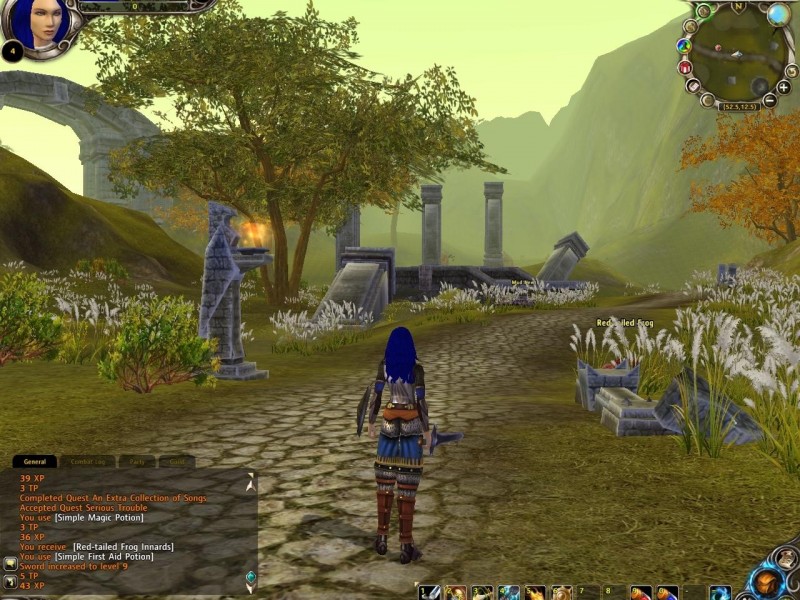
Task: Open the orange treasure chest inventory button
Action: point(768,581)
